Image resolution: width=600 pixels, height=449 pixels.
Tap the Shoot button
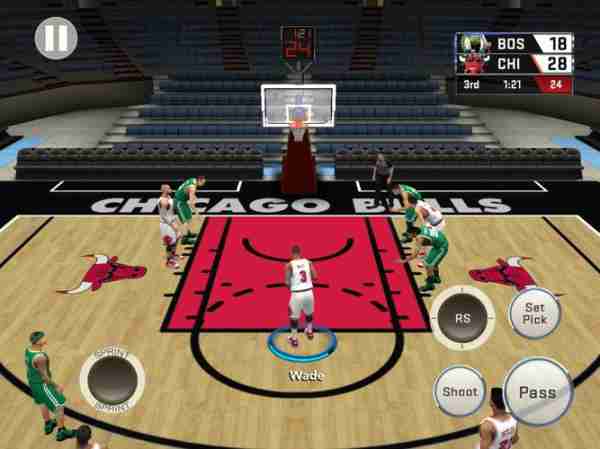pyautogui.click(x=459, y=392)
